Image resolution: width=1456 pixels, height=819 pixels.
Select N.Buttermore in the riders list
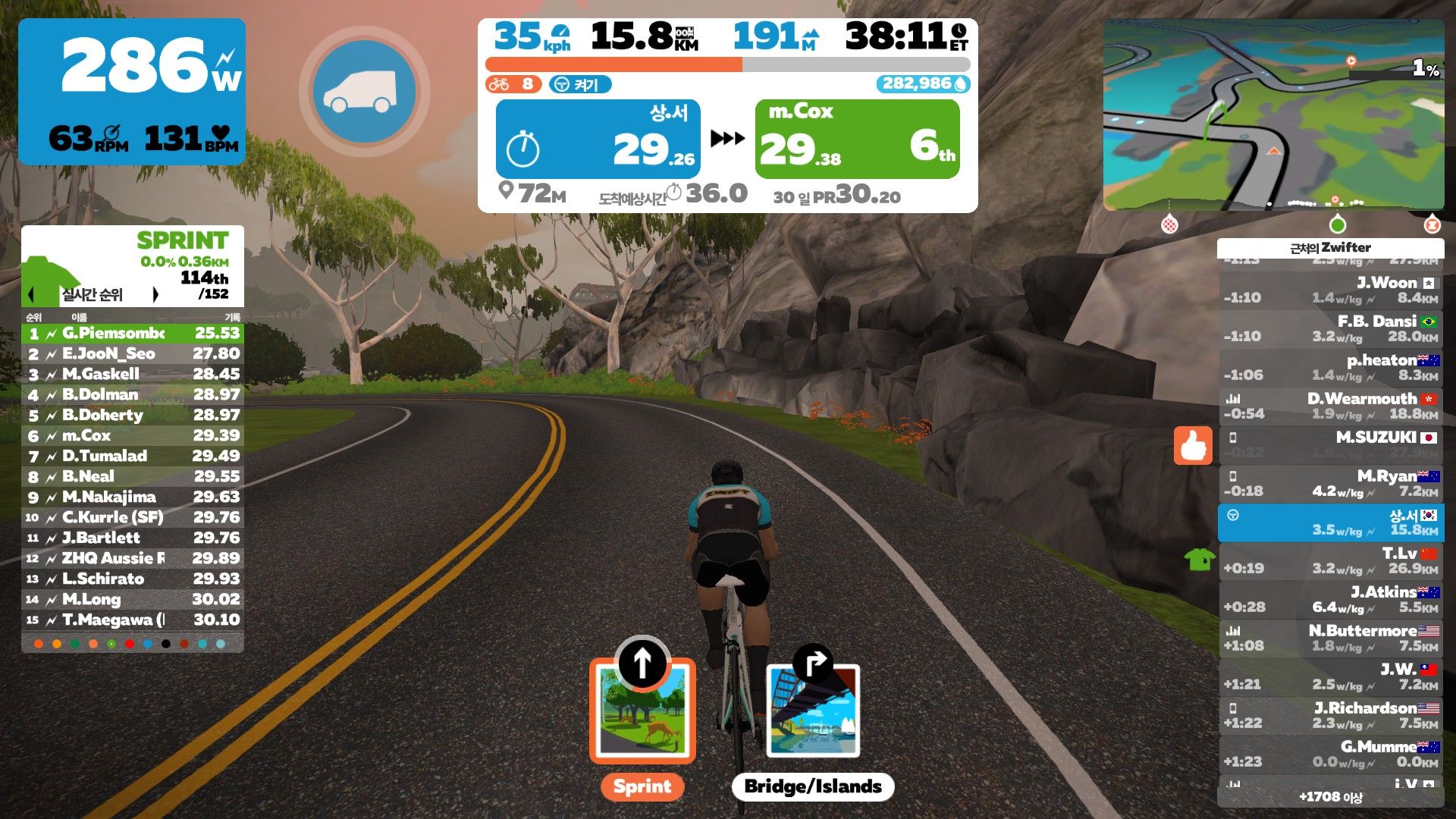pyautogui.click(x=1331, y=638)
